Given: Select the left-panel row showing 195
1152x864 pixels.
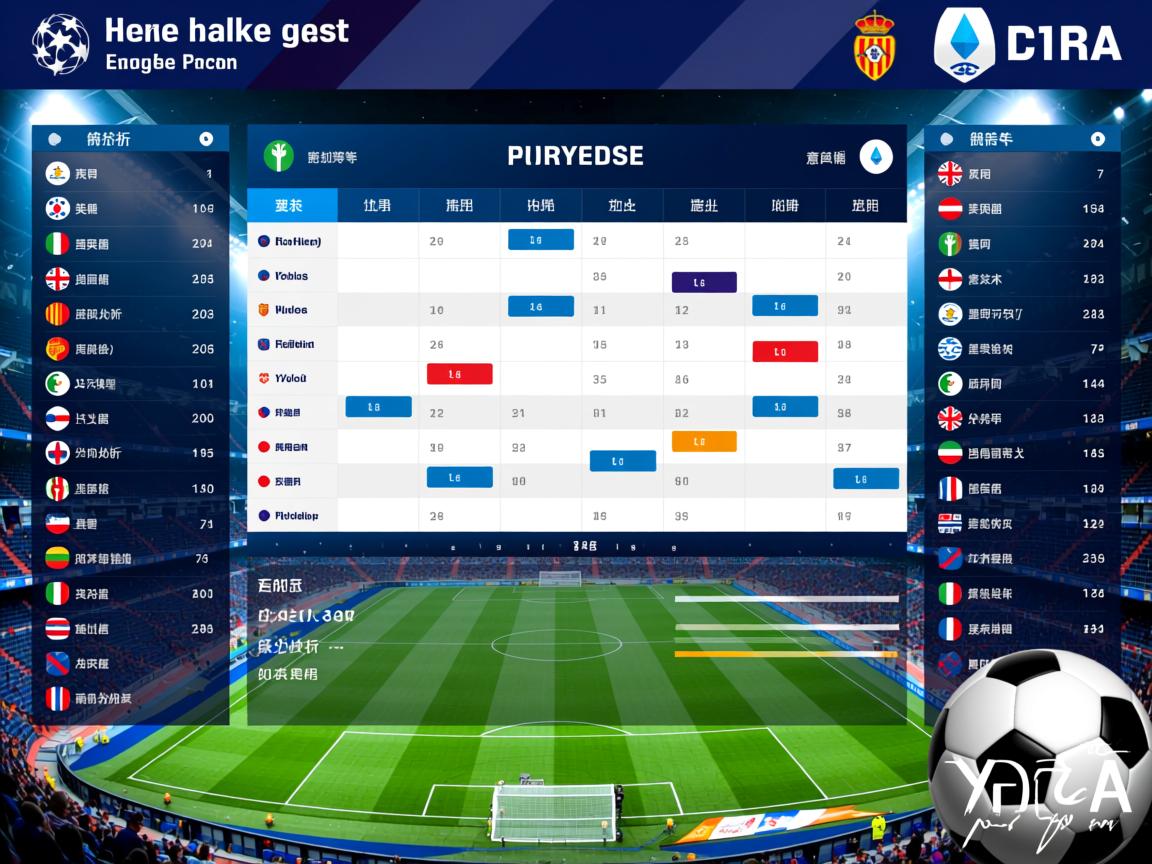Looking at the screenshot, I should (x=130, y=453).
